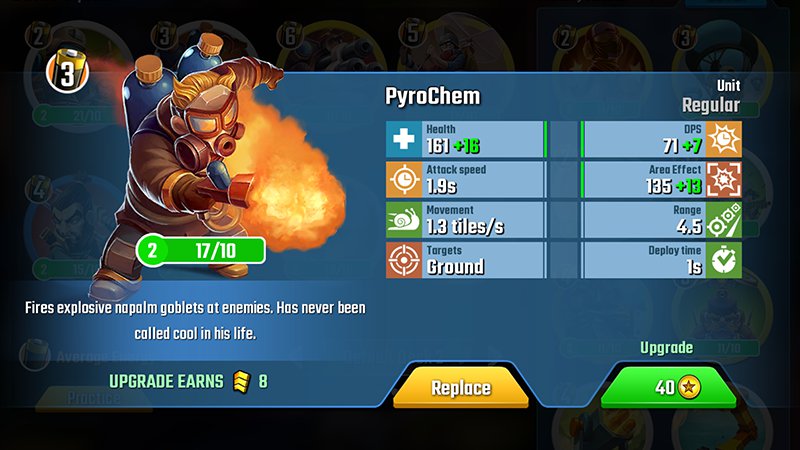Tap the yellow Replace button
Image resolution: width=800 pixels, height=450 pixels.
pyautogui.click(x=460, y=387)
